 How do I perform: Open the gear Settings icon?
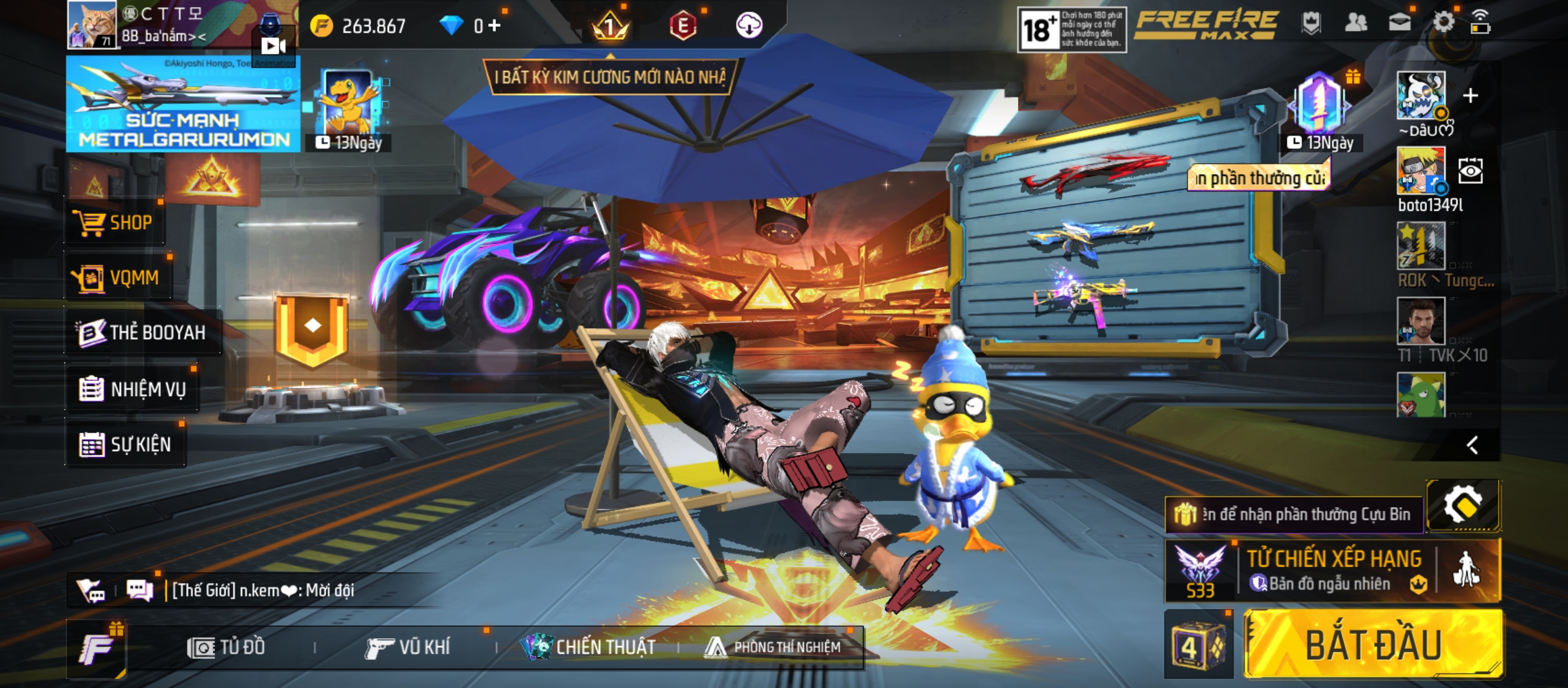point(1443,23)
